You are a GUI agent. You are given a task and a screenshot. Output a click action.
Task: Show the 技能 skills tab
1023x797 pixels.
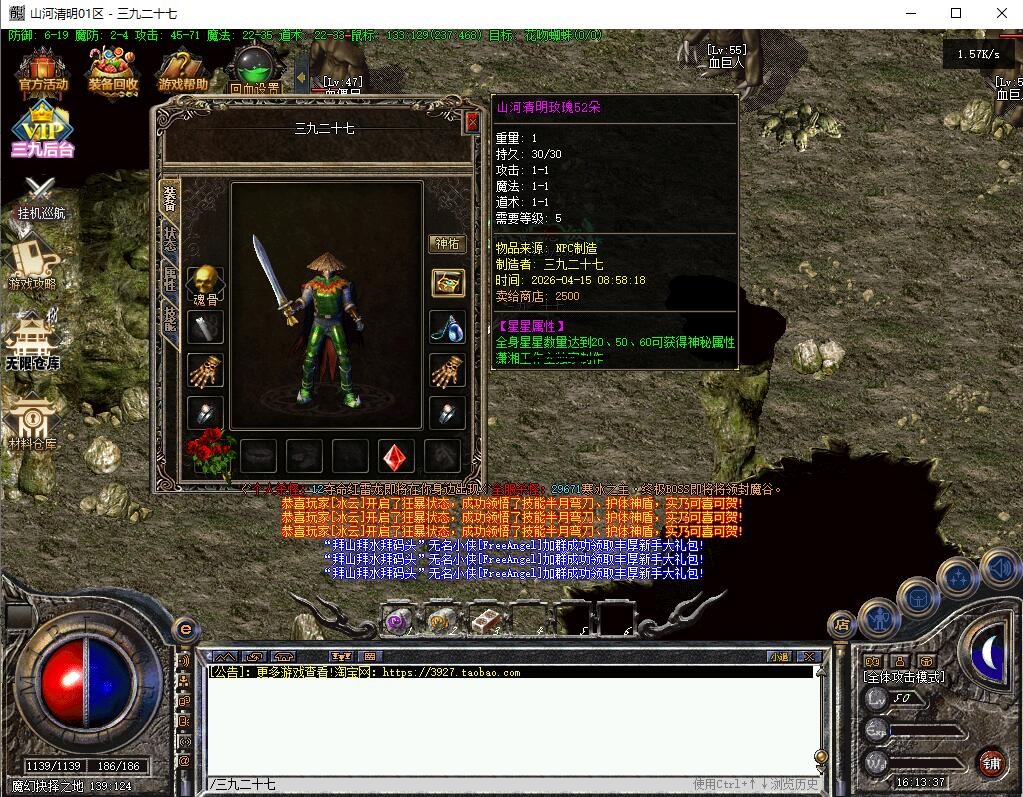(169, 322)
